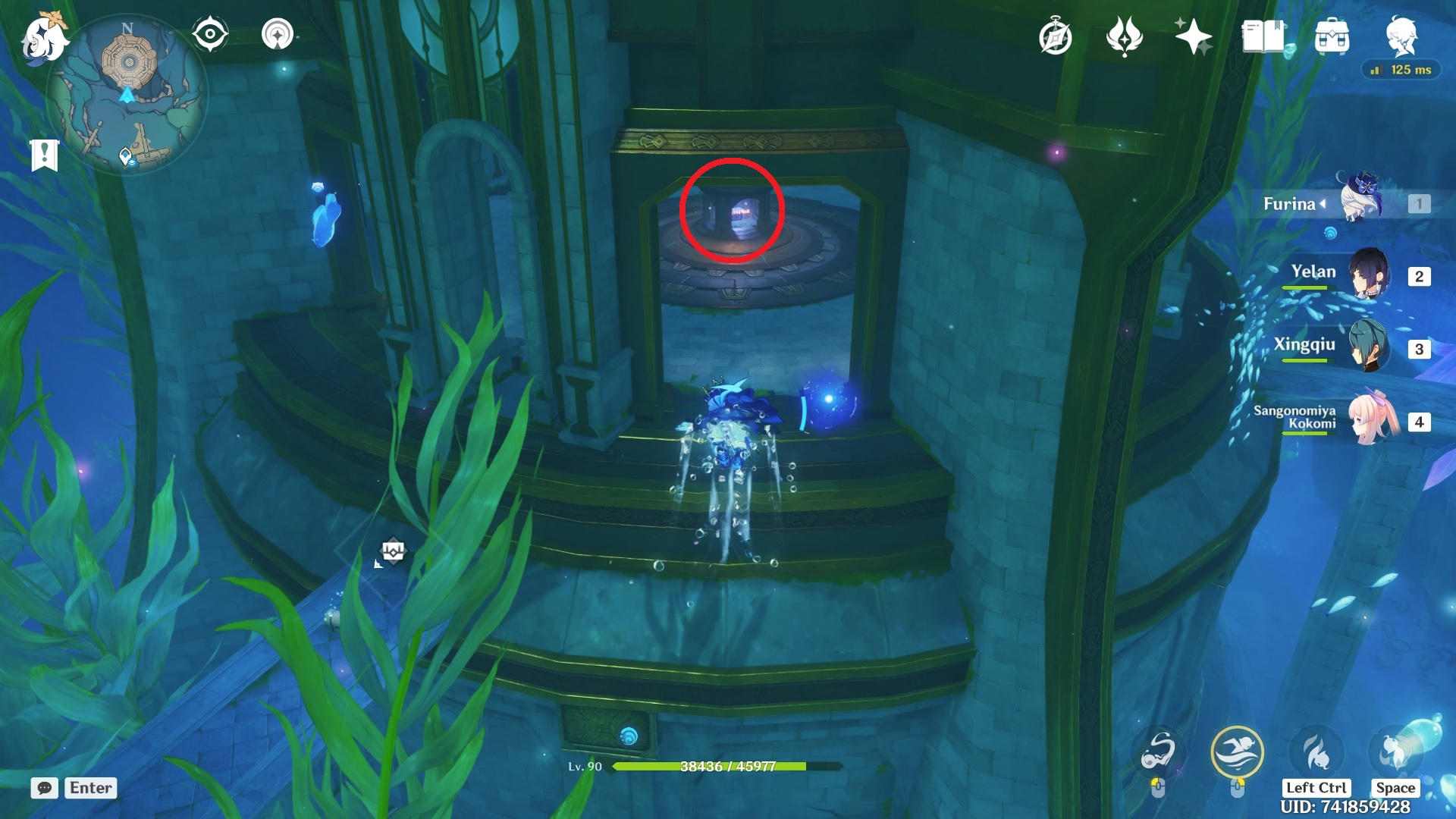Open the quest log exclamation bookmark
Screen dimensions: 1456x819
point(44,155)
